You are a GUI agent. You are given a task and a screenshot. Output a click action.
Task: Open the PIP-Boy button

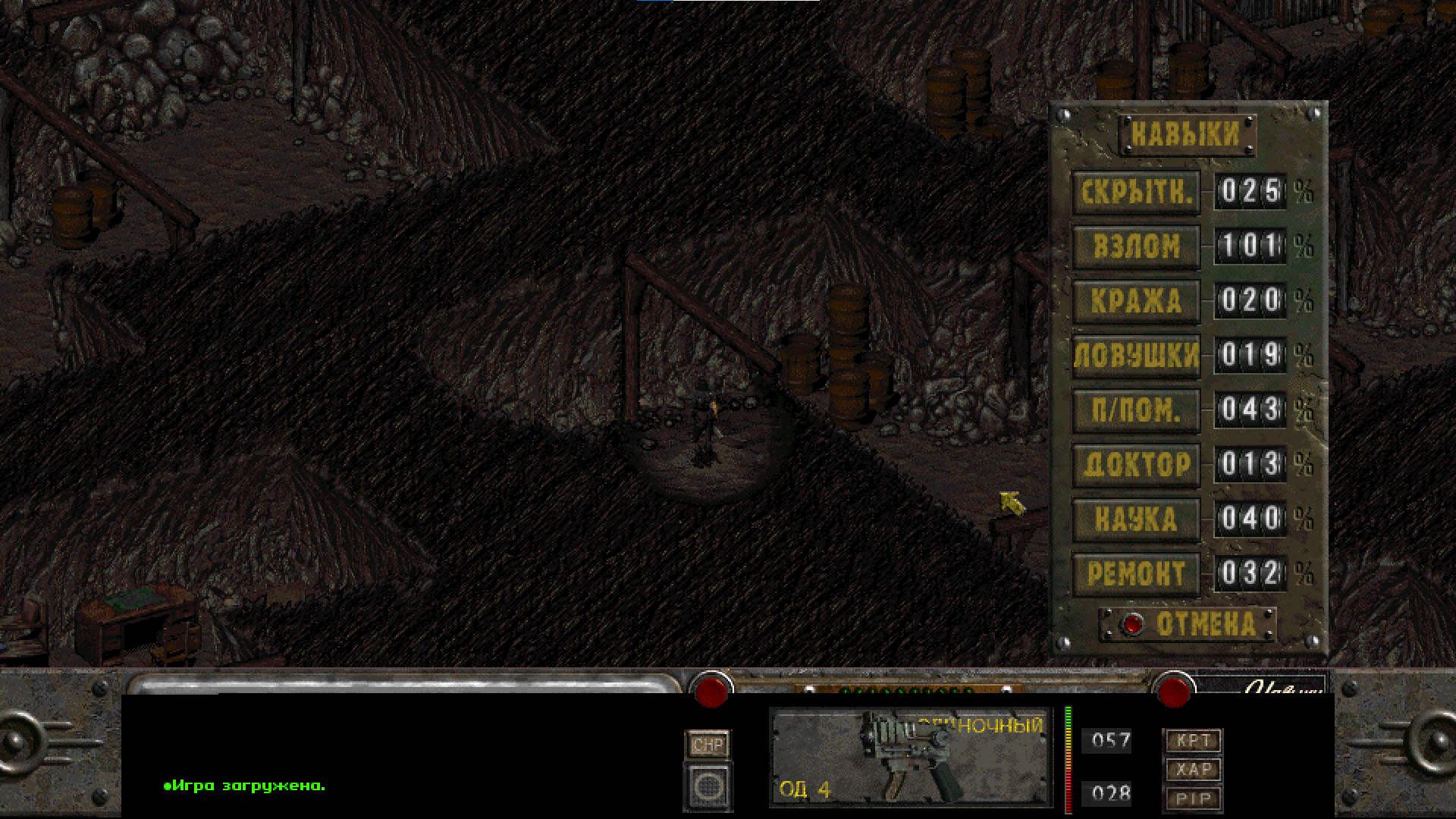(x=1193, y=798)
